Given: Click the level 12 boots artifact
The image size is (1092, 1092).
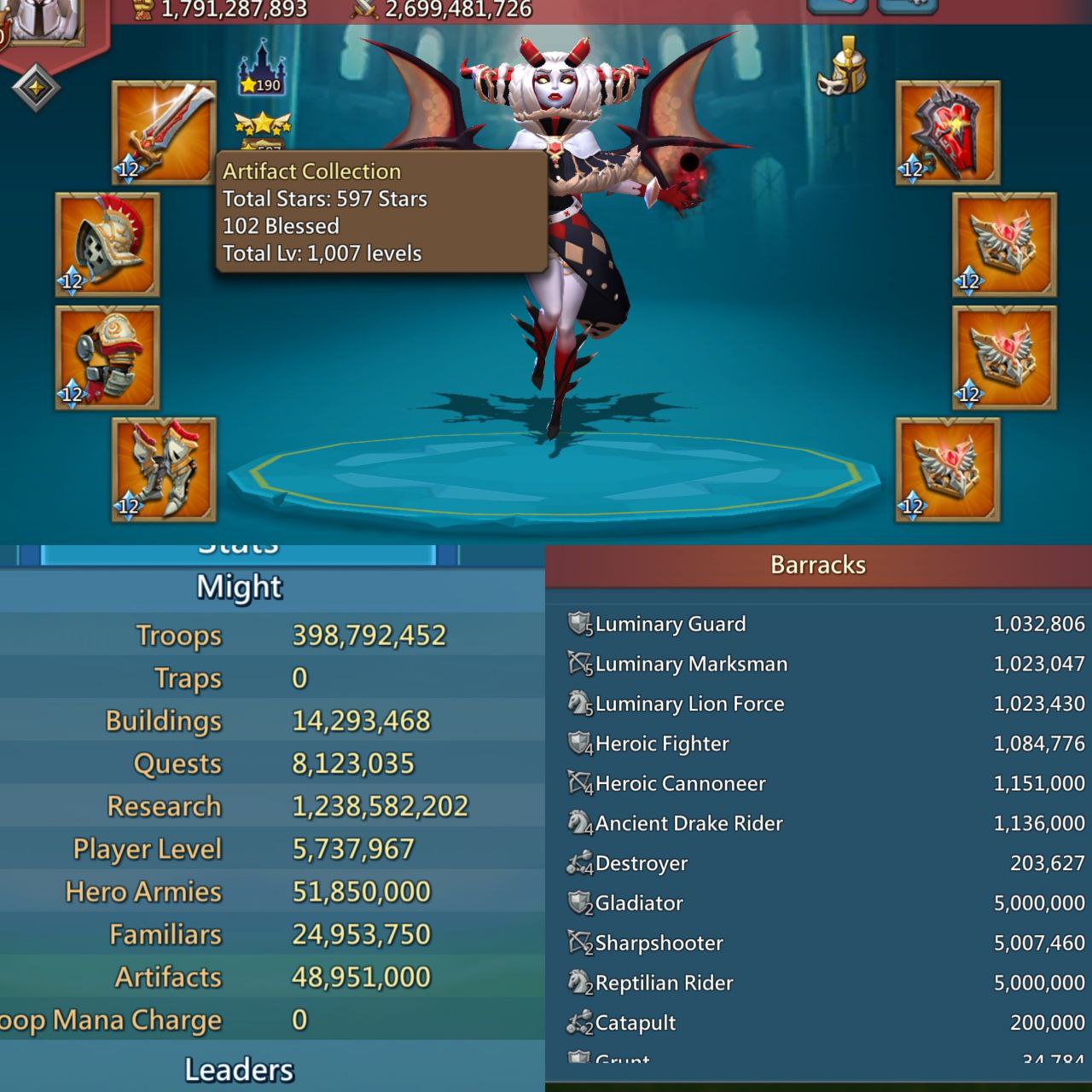Looking at the screenshot, I should [162, 469].
